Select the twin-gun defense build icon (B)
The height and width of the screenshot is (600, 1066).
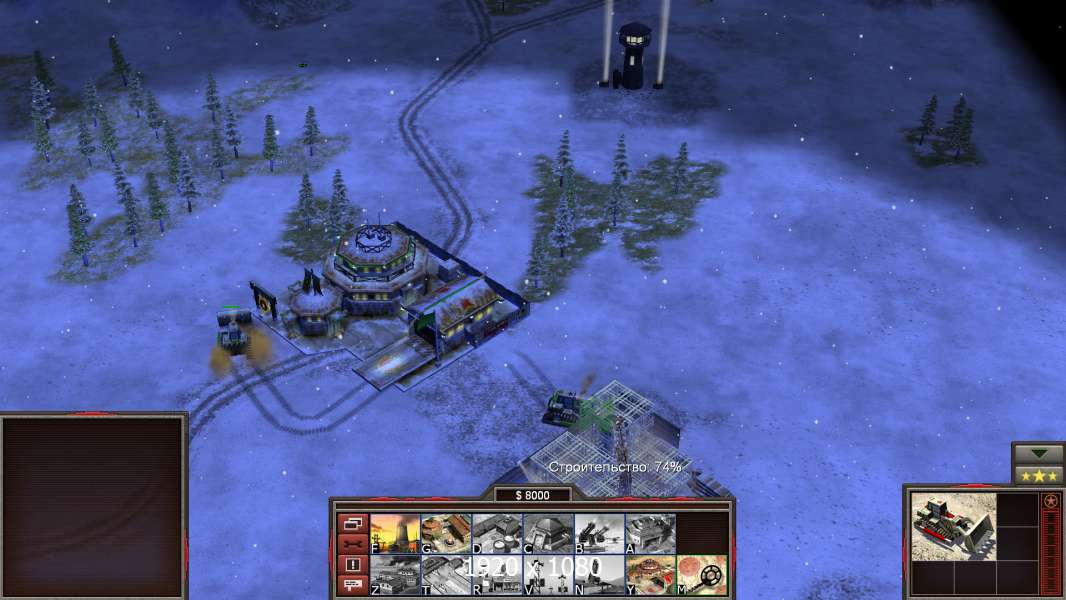[599, 534]
